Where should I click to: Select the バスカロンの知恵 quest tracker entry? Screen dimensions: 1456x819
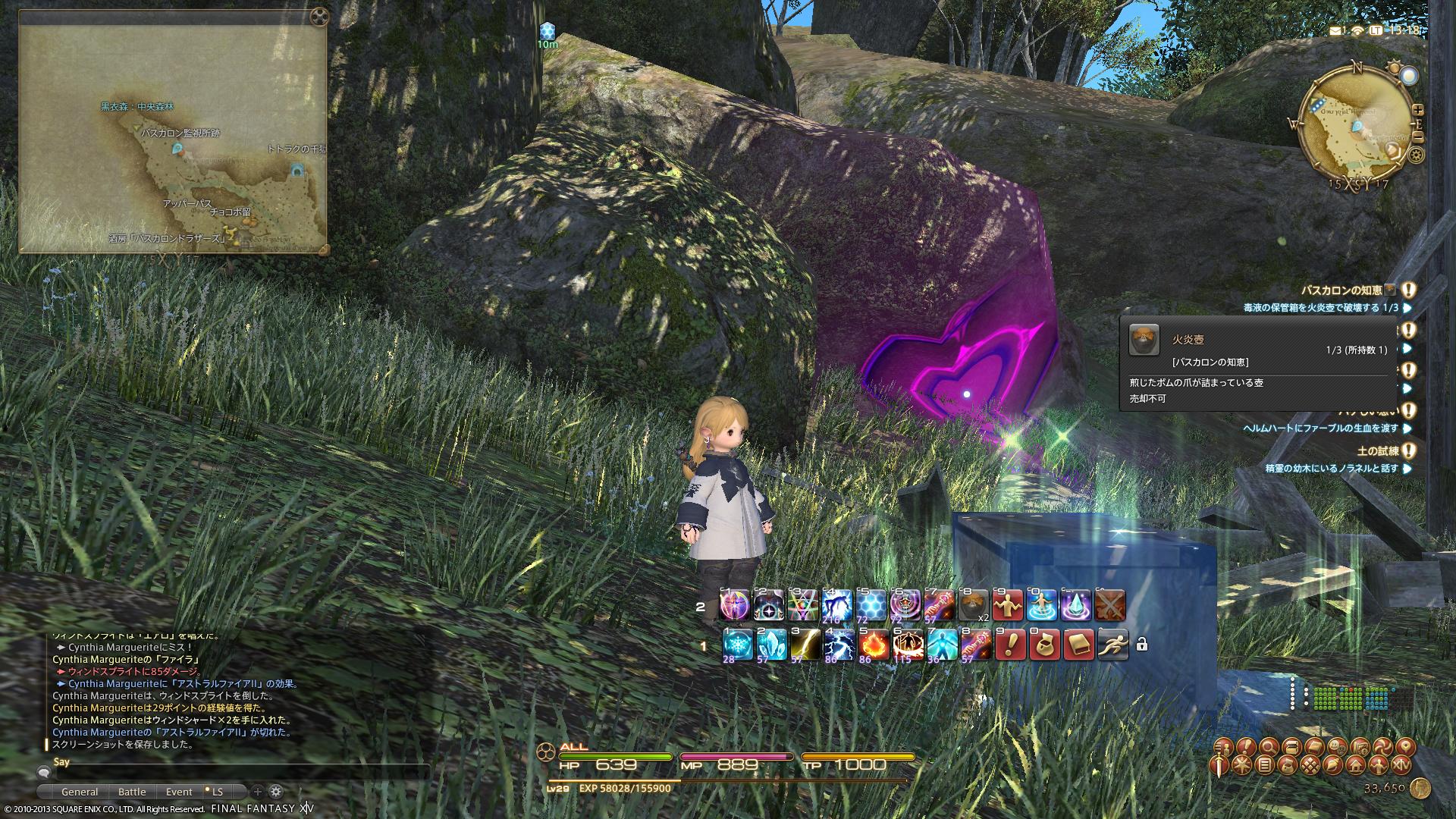click(x=1341, y=290)
